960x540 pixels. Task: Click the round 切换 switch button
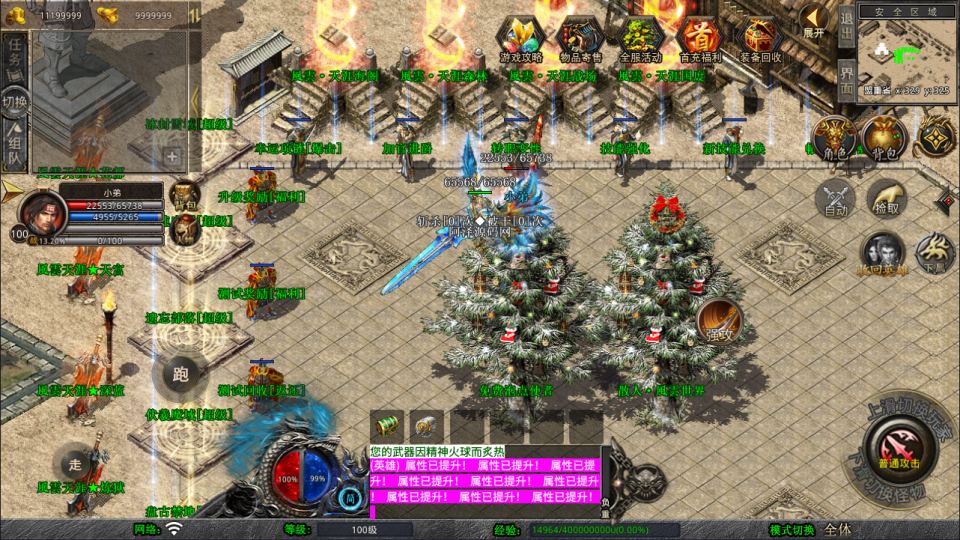point(15,101)
